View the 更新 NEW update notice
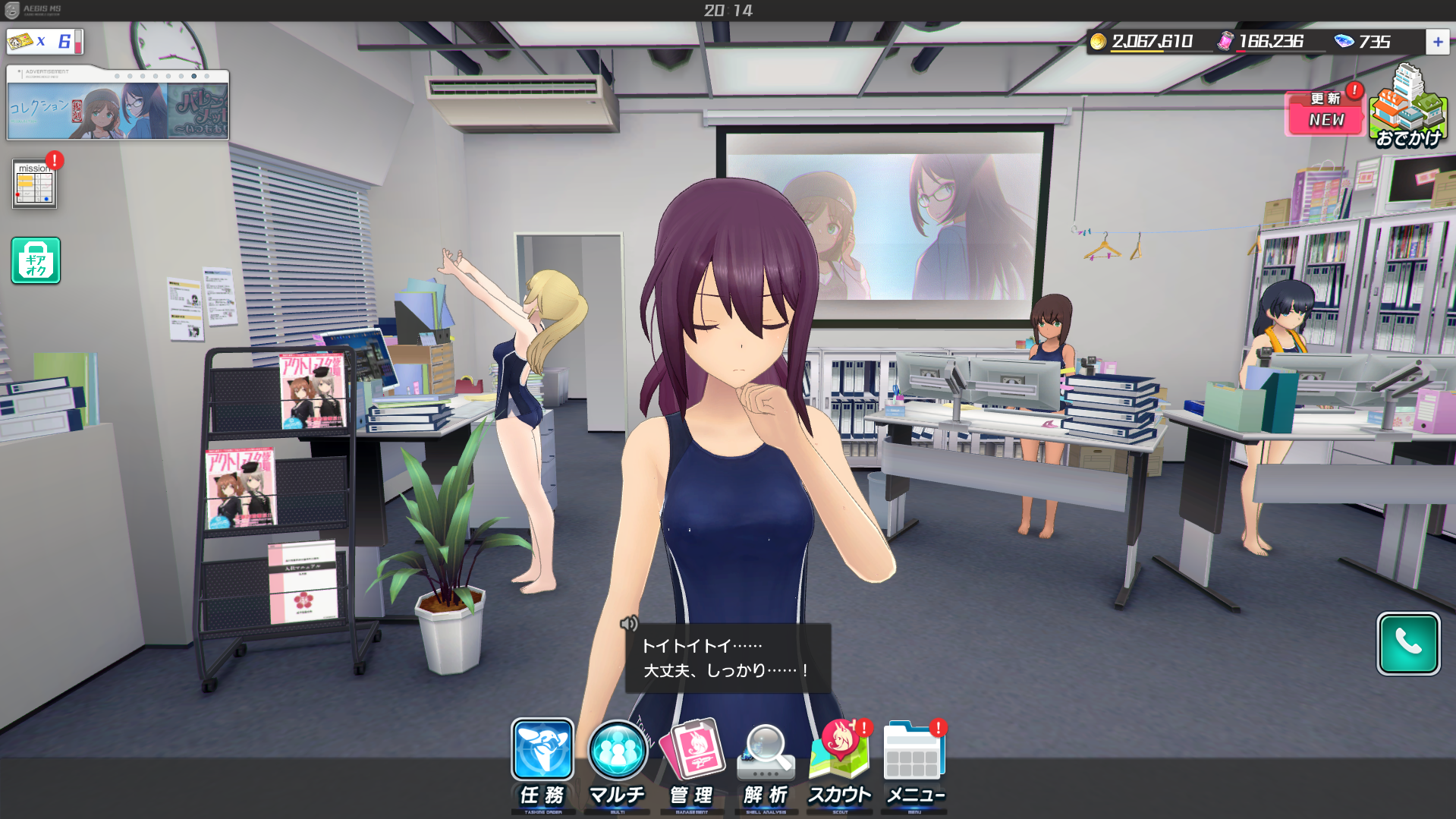Screen dimensions: 1456x819 [x=1325, y=113]
